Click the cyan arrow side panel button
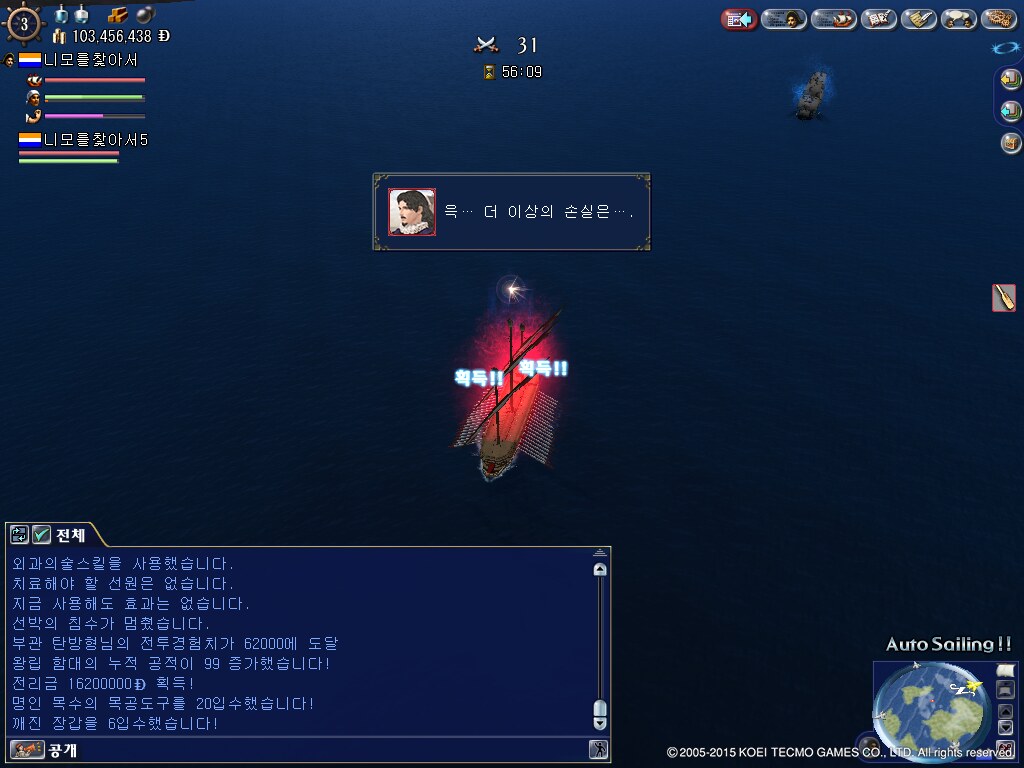Screen dimensions: 1024x768 (1011, 110)
